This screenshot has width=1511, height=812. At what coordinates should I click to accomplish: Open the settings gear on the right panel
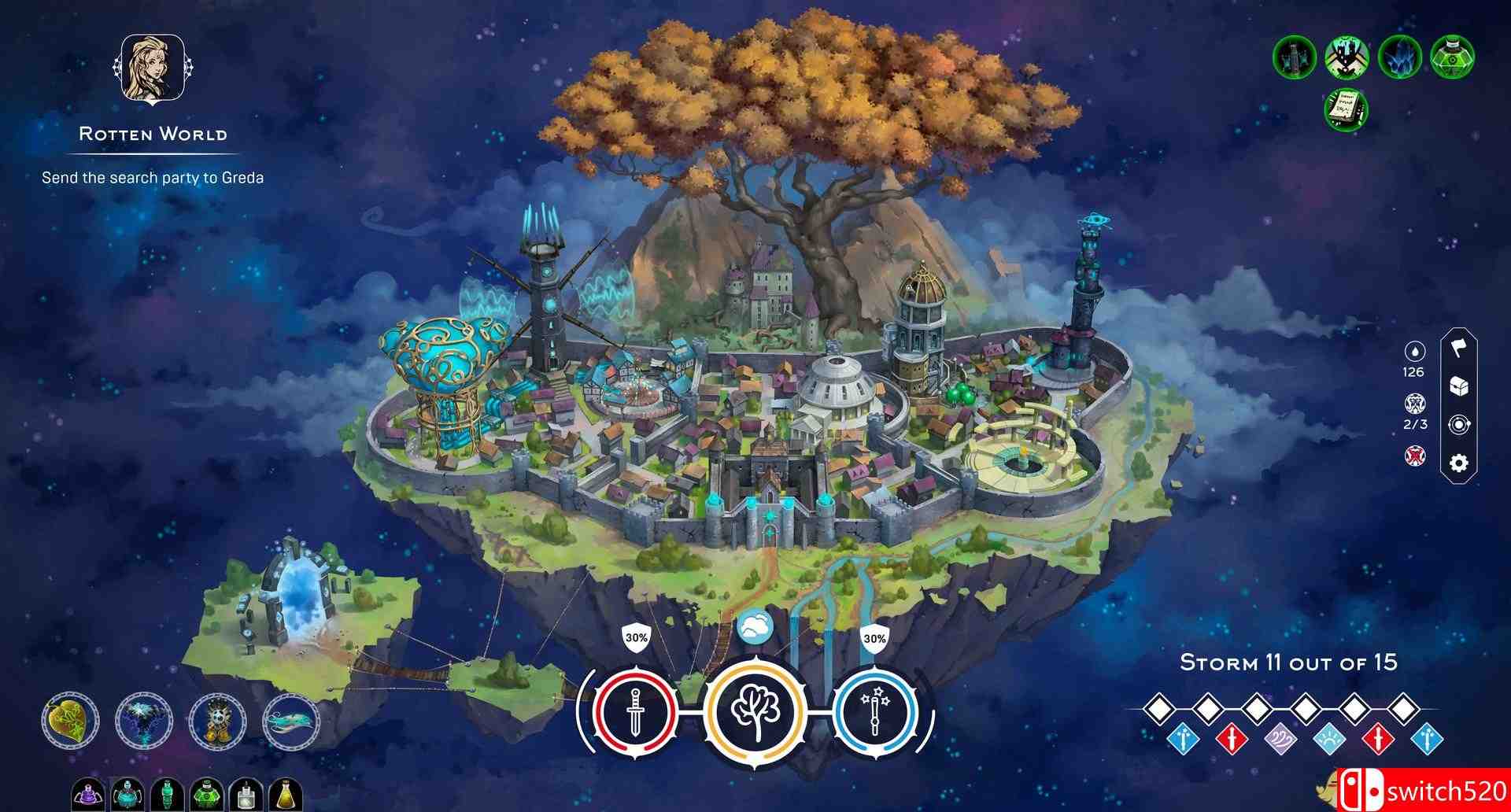(1458, 463)
